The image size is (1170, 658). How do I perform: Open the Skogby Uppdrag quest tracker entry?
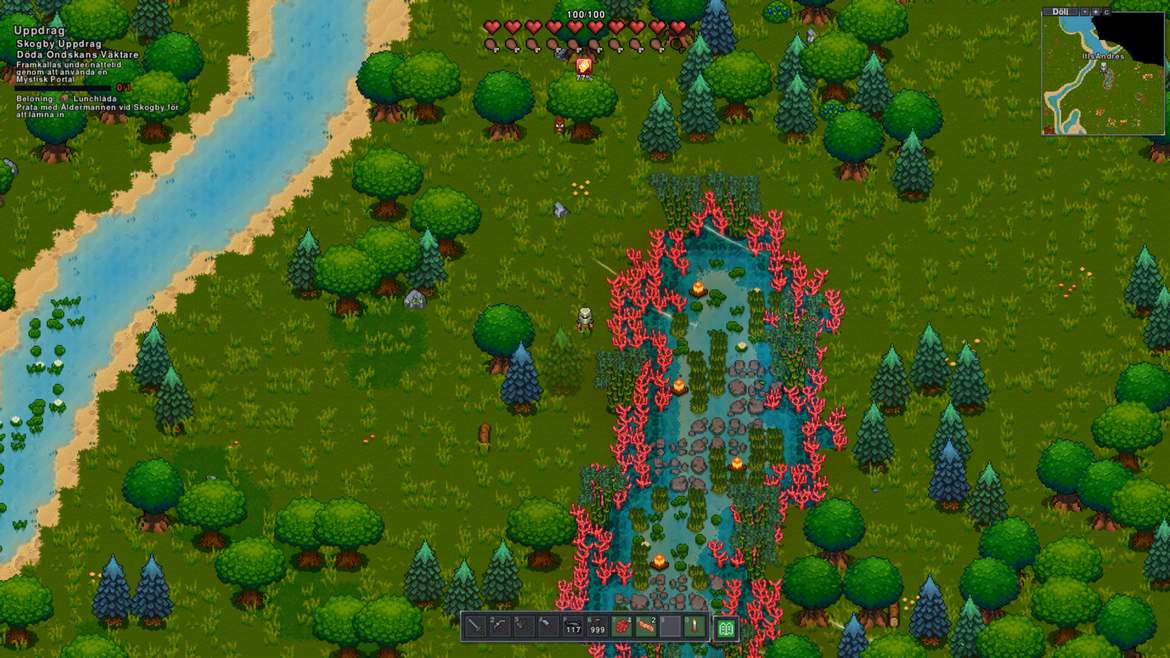point(59,45)
